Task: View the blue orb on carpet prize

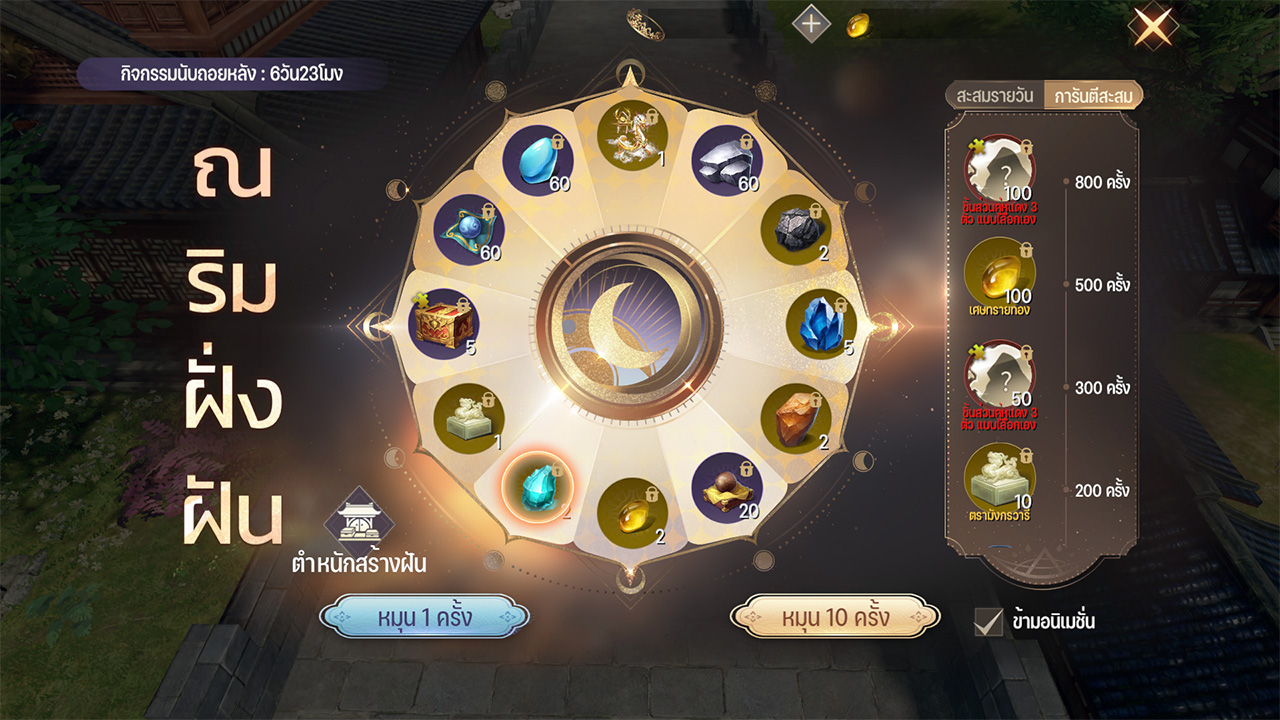Action: coord(468,230)
